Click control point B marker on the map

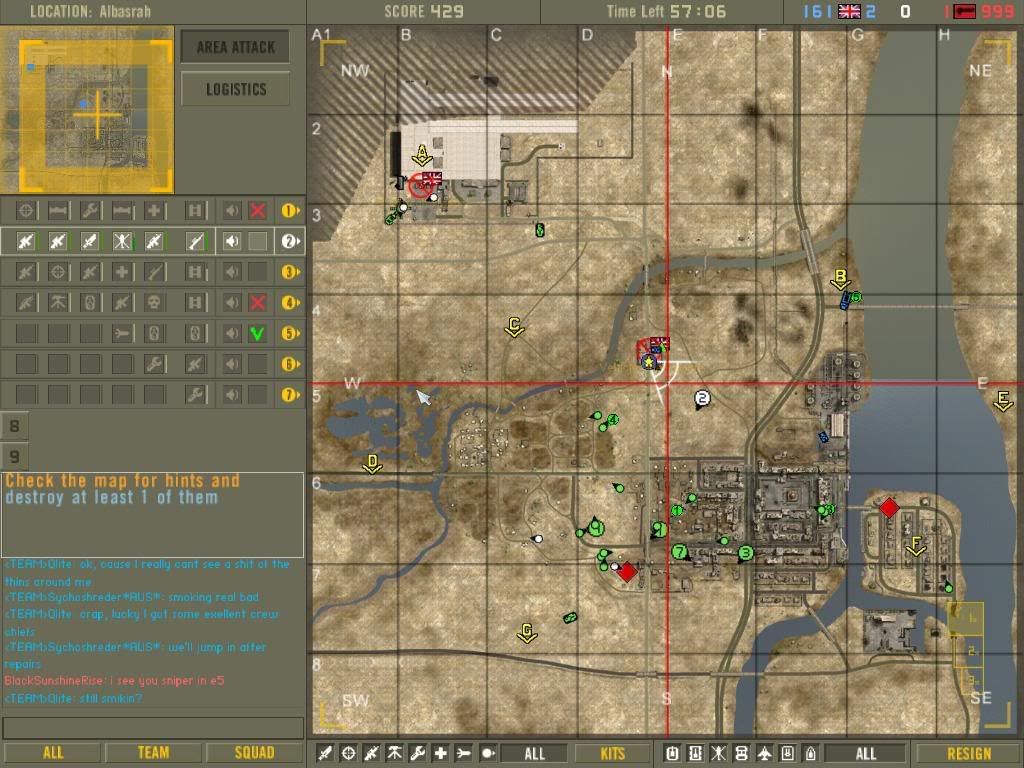tap(841, 279)
